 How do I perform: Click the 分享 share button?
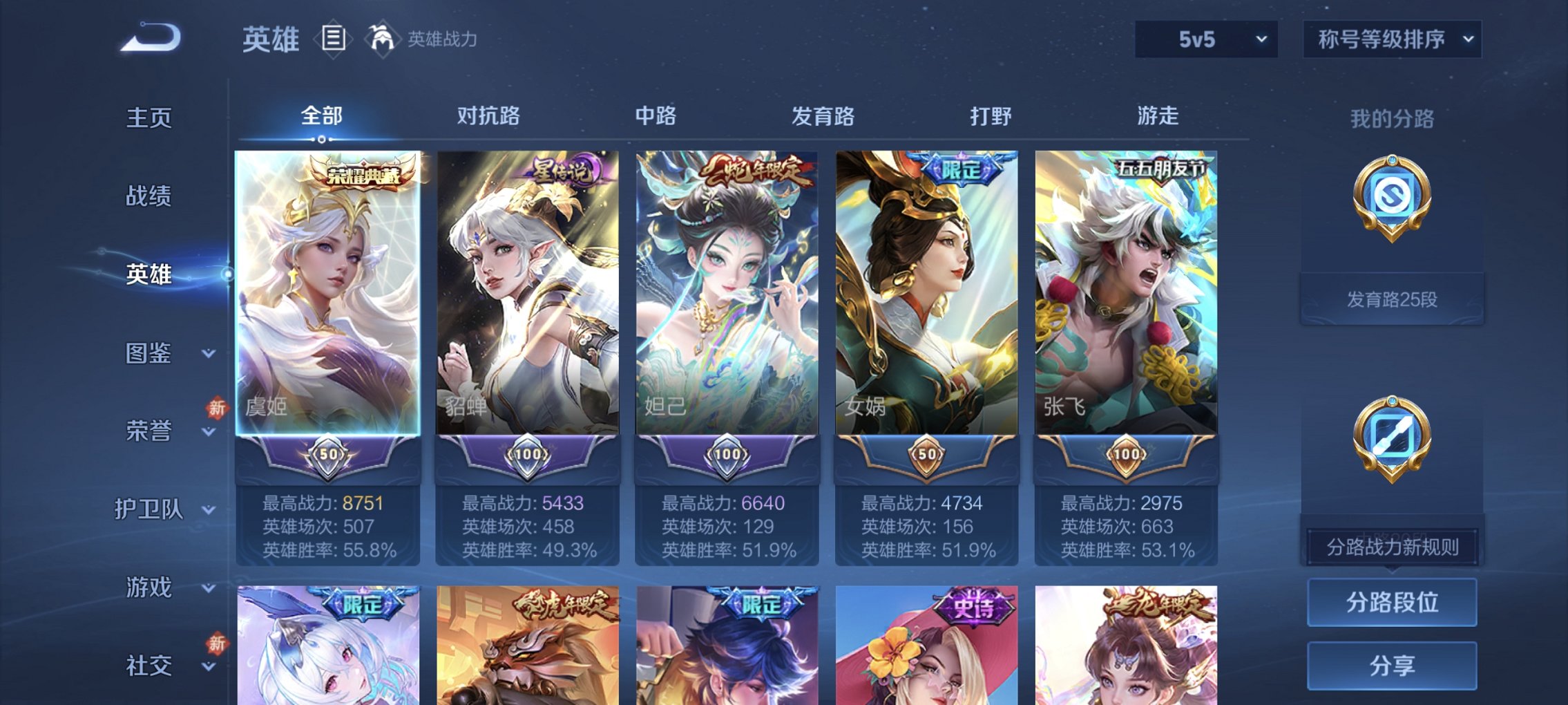pos(1390,666)
